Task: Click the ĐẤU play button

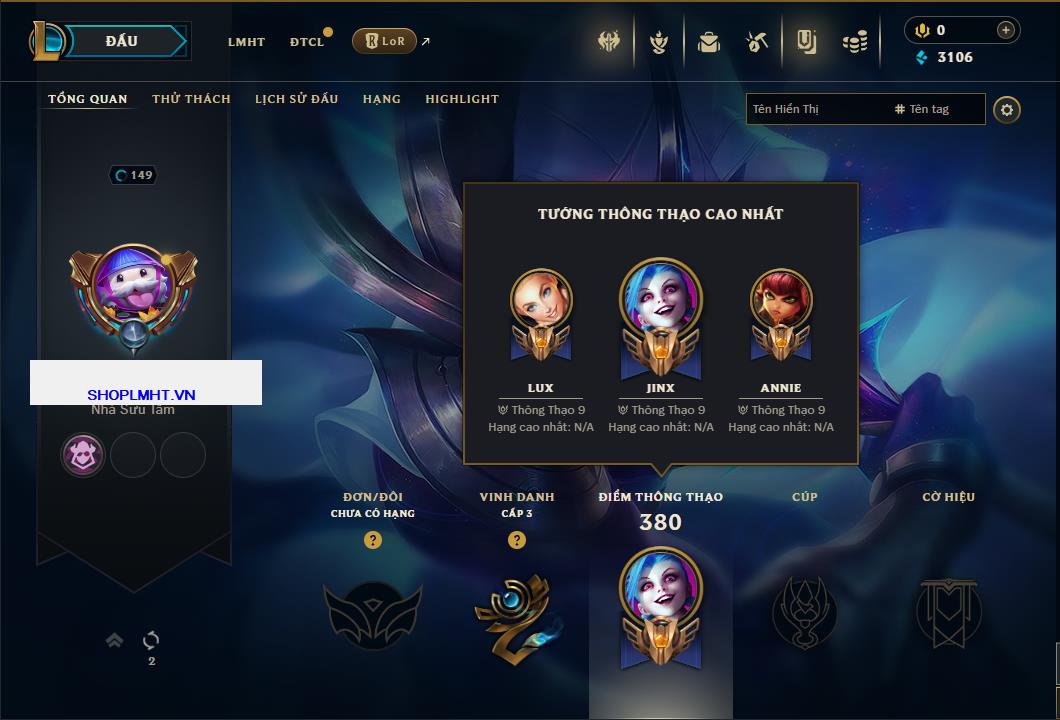Action: [x=122, y=41]
